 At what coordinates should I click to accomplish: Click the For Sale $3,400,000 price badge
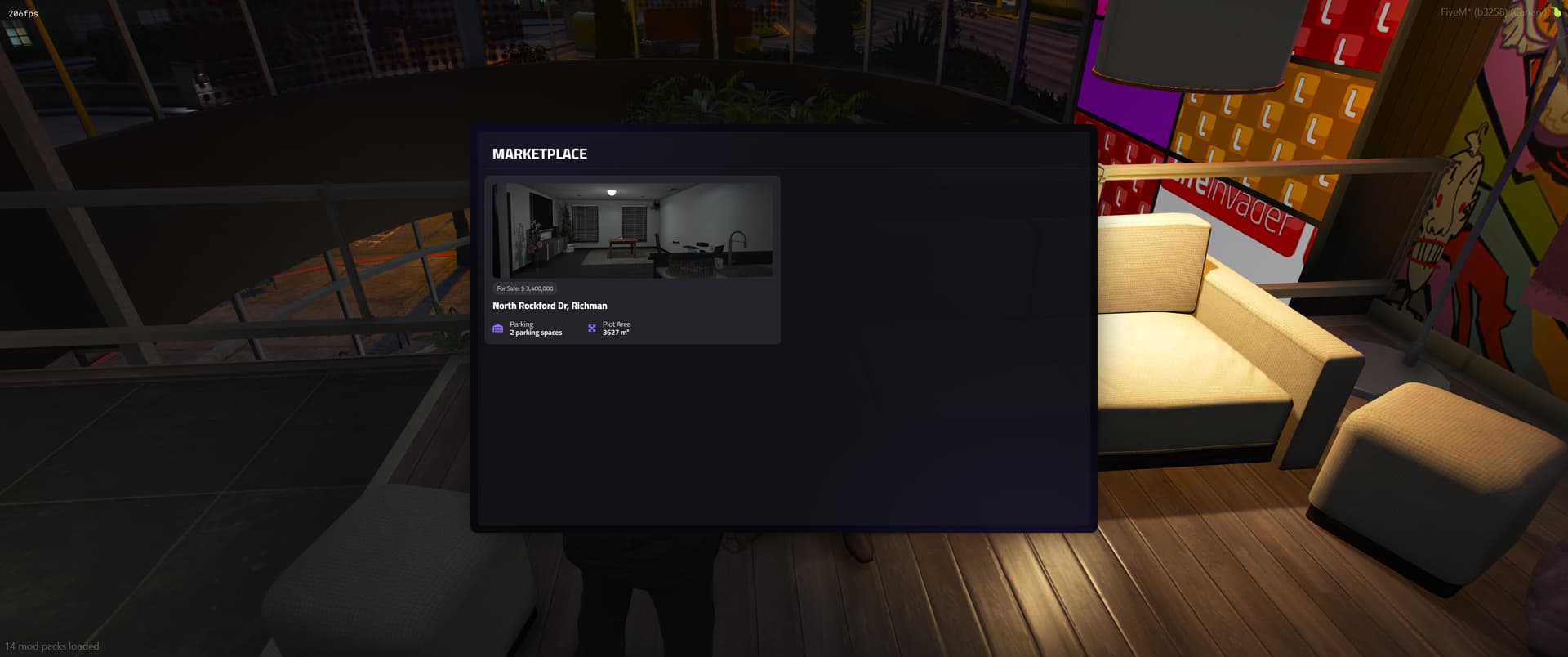pyautogui.click(x=523, y=288)
